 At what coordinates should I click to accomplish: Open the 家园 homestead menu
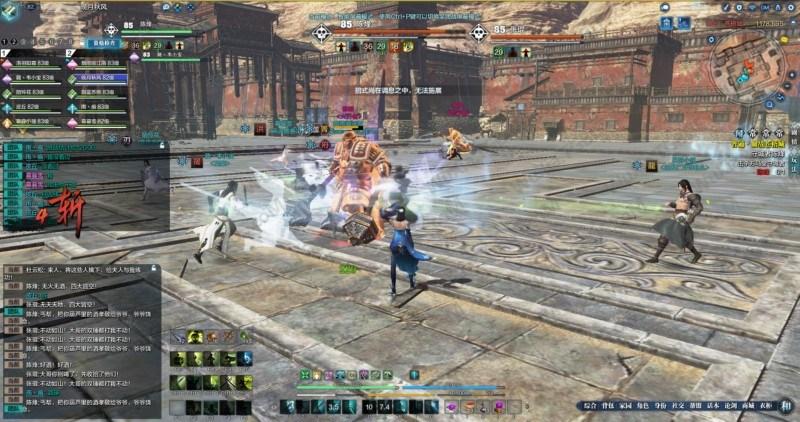pos(626,406)
